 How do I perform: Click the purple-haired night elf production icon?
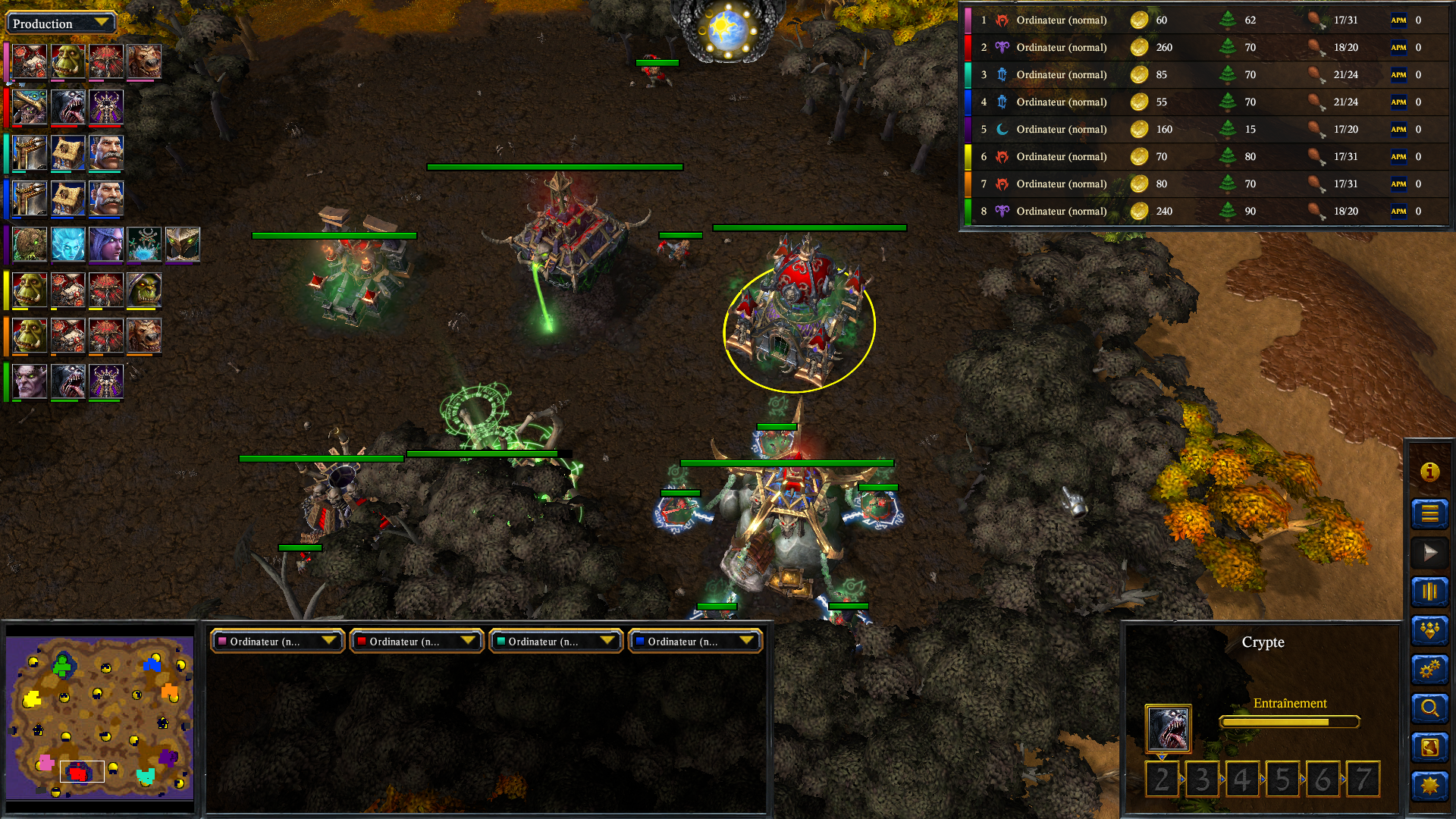pos(106,244)
